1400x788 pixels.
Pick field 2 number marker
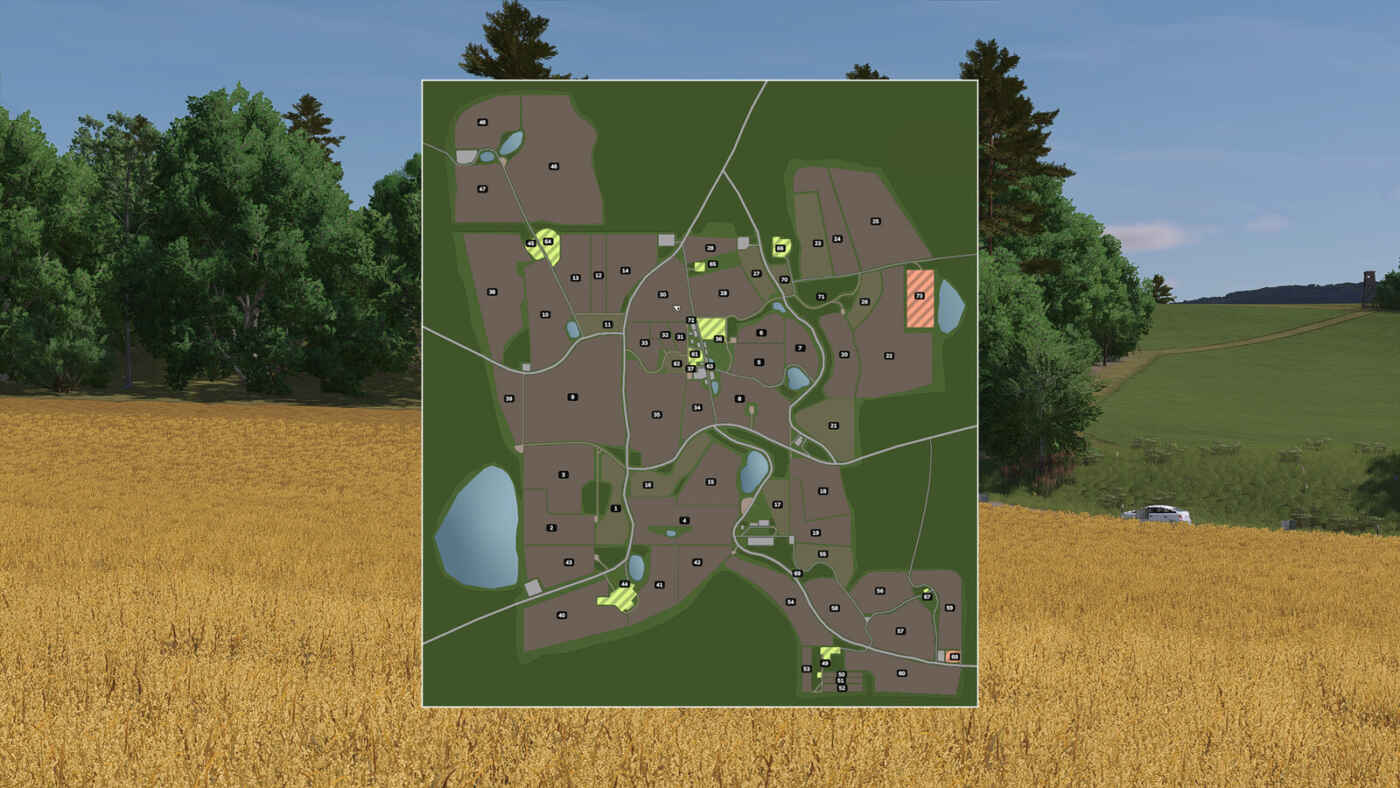coord(551,527)
